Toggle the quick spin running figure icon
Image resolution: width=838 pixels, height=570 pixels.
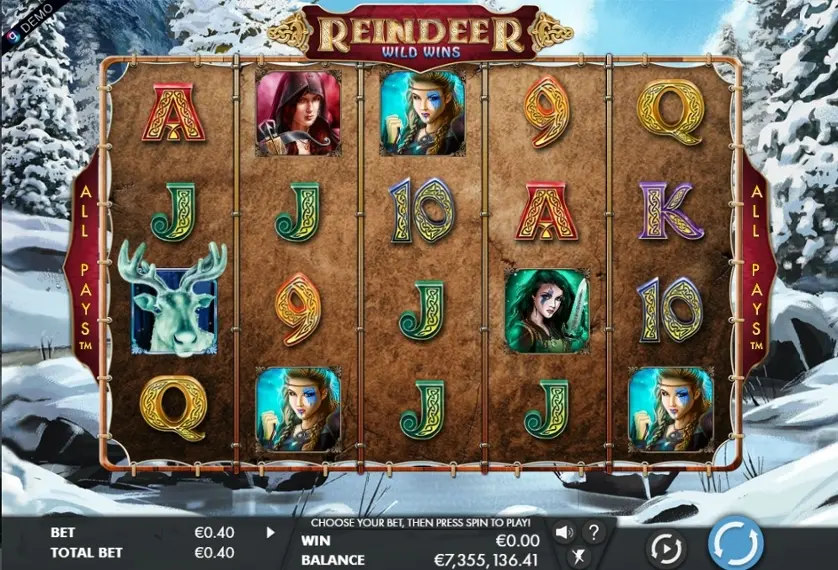pos(578,558)
